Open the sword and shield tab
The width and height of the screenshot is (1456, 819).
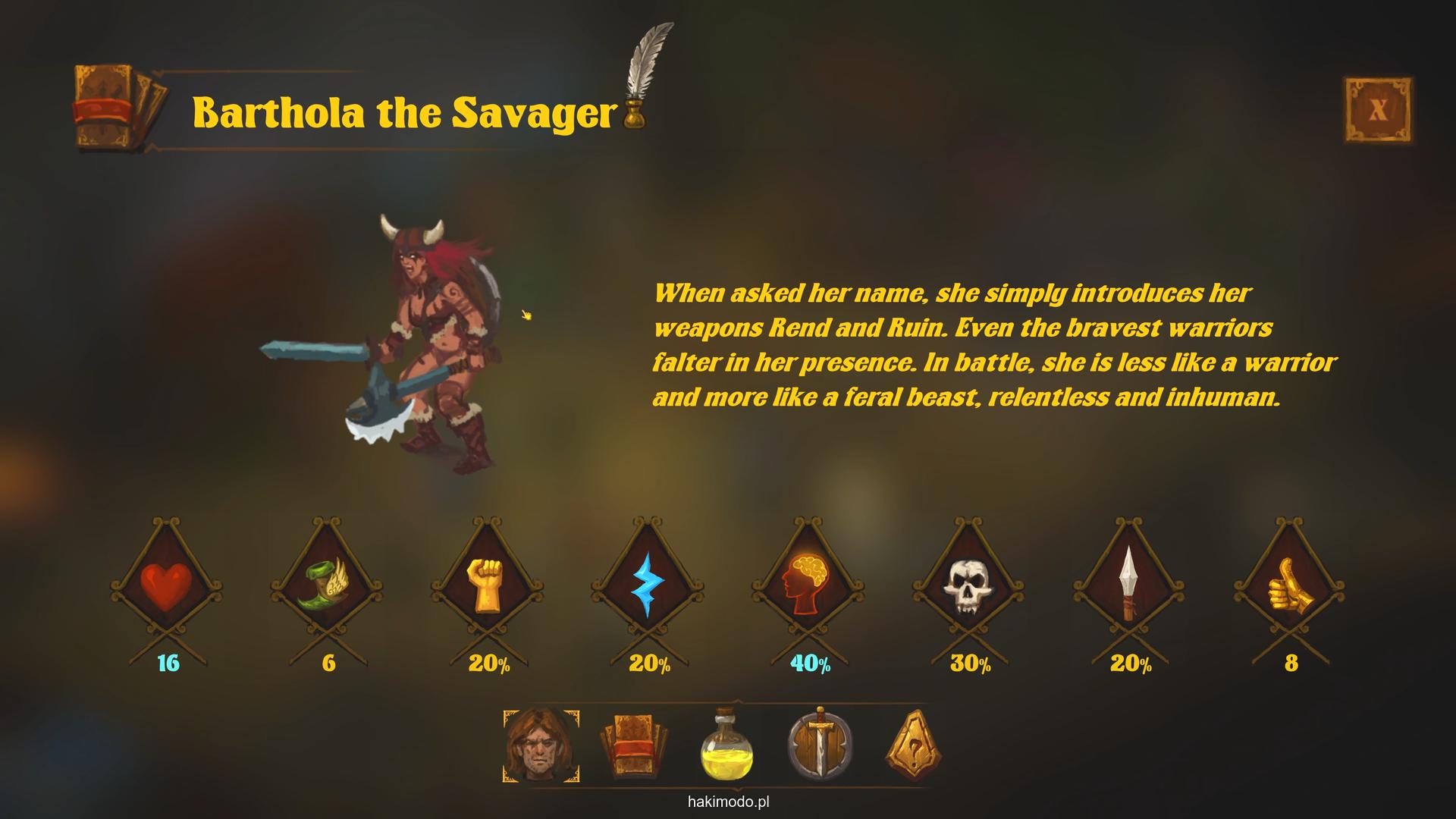[820, 746]
